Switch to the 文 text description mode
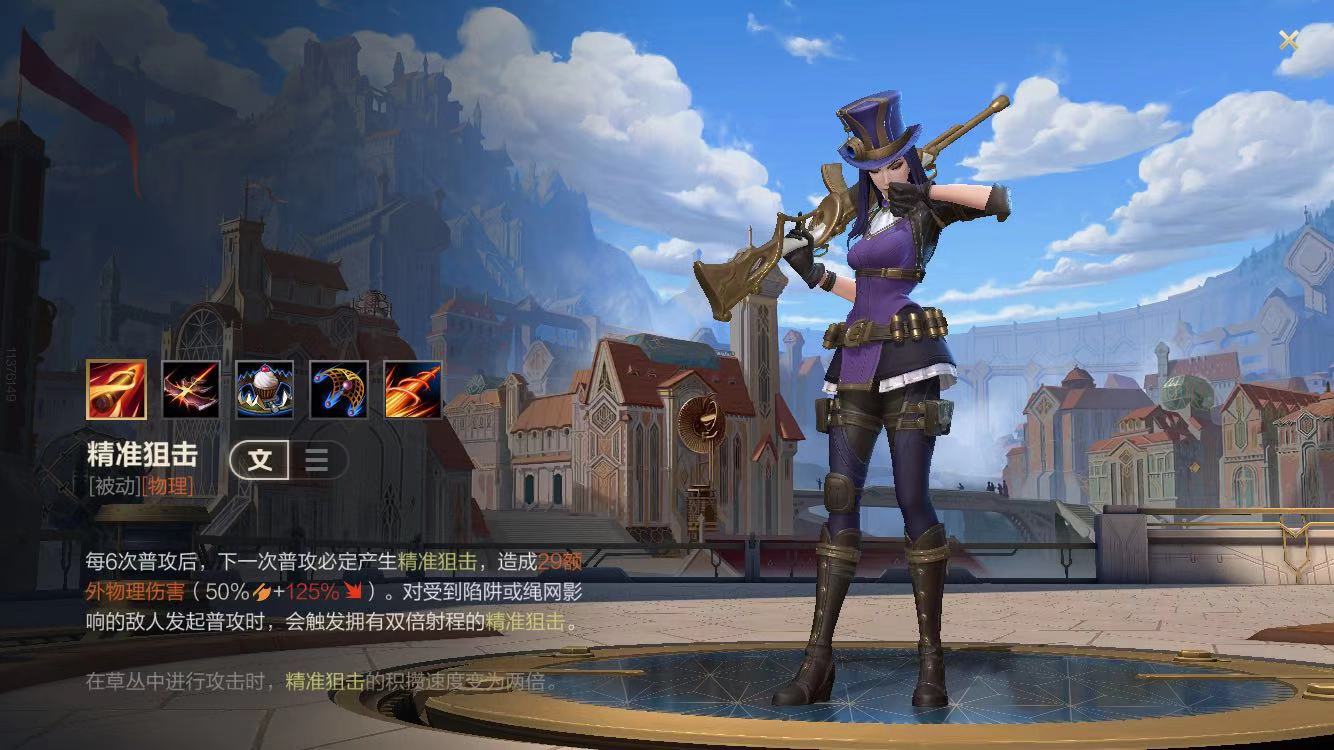The width and height of the screenshot is (1334, 750). click(x=260, y=460)
